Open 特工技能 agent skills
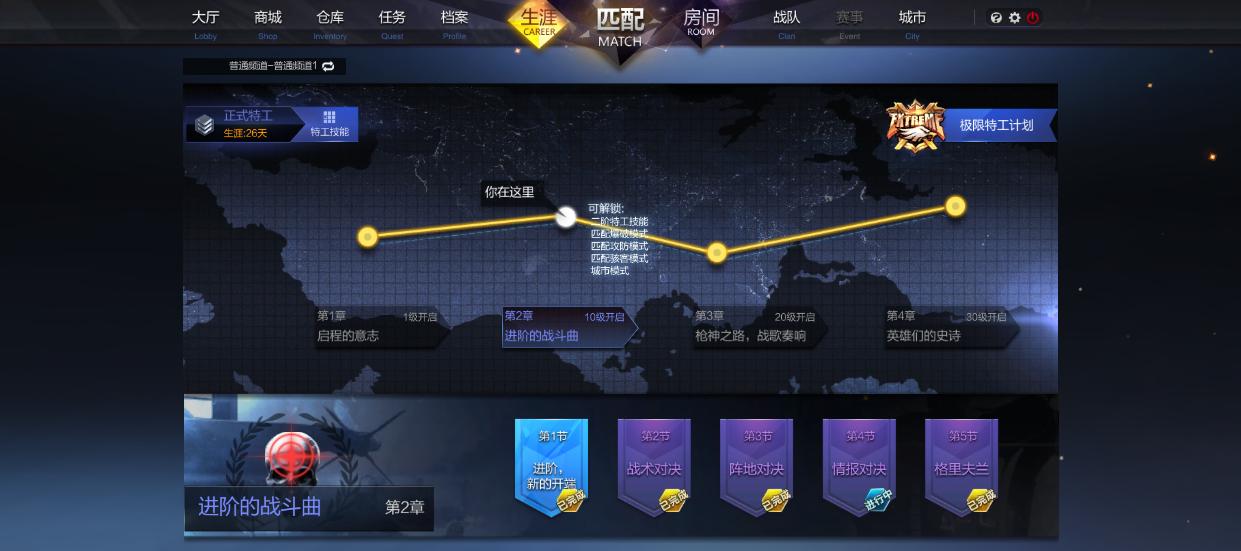1241x551 pixels. click(x=329, y=124)
